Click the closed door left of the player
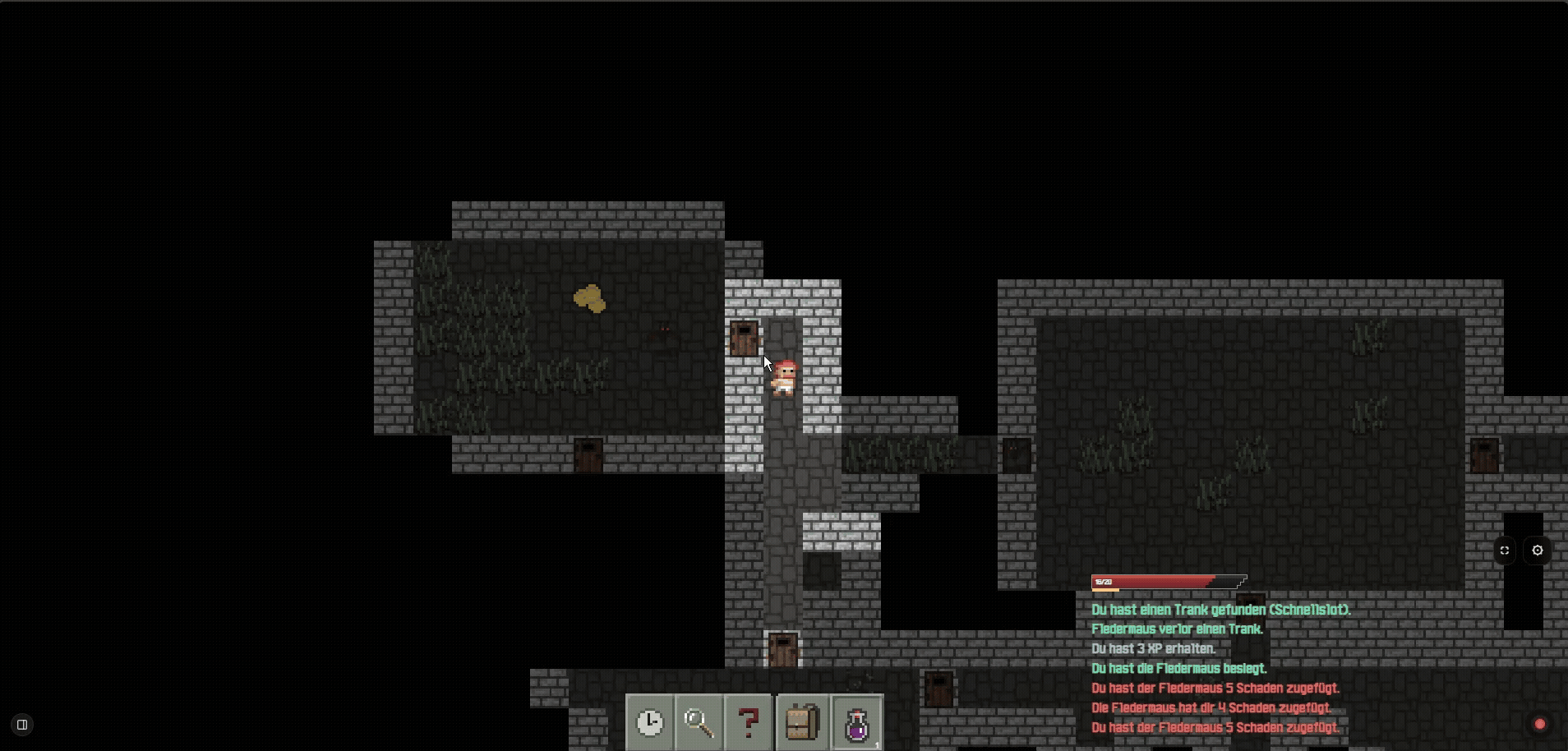 click(x=744, y=339)
